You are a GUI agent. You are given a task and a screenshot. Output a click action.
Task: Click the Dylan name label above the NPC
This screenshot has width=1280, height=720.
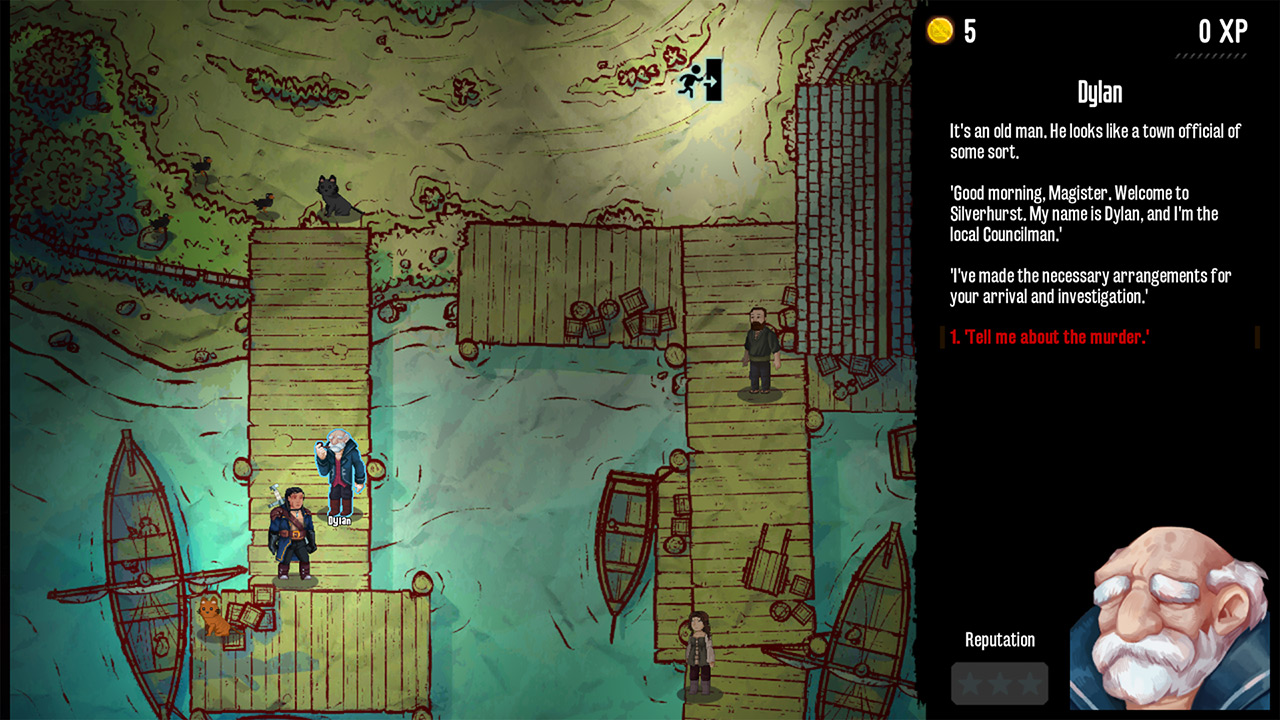tap(338, 520)
